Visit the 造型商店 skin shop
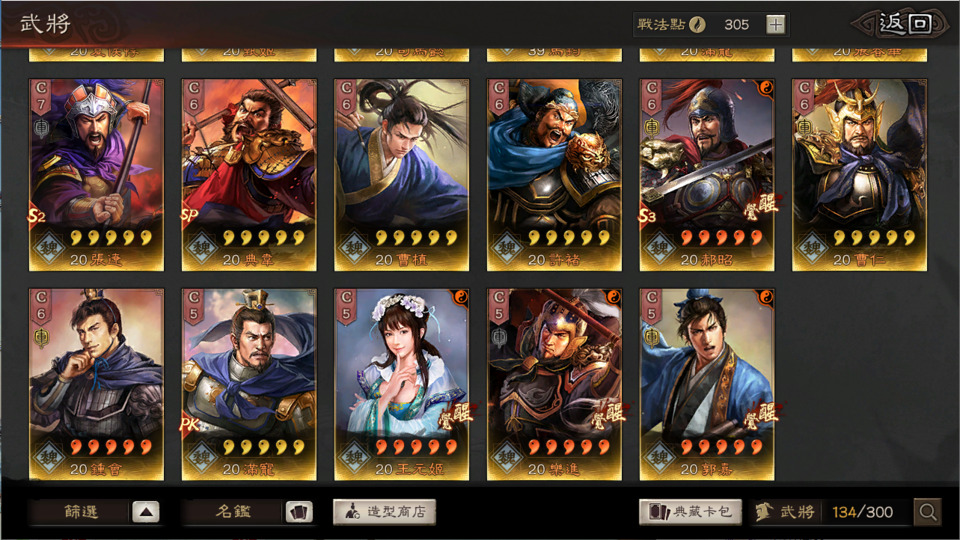The width and height of the screenshot is (960, 540). pyautogui.click(x=384, y=512)
